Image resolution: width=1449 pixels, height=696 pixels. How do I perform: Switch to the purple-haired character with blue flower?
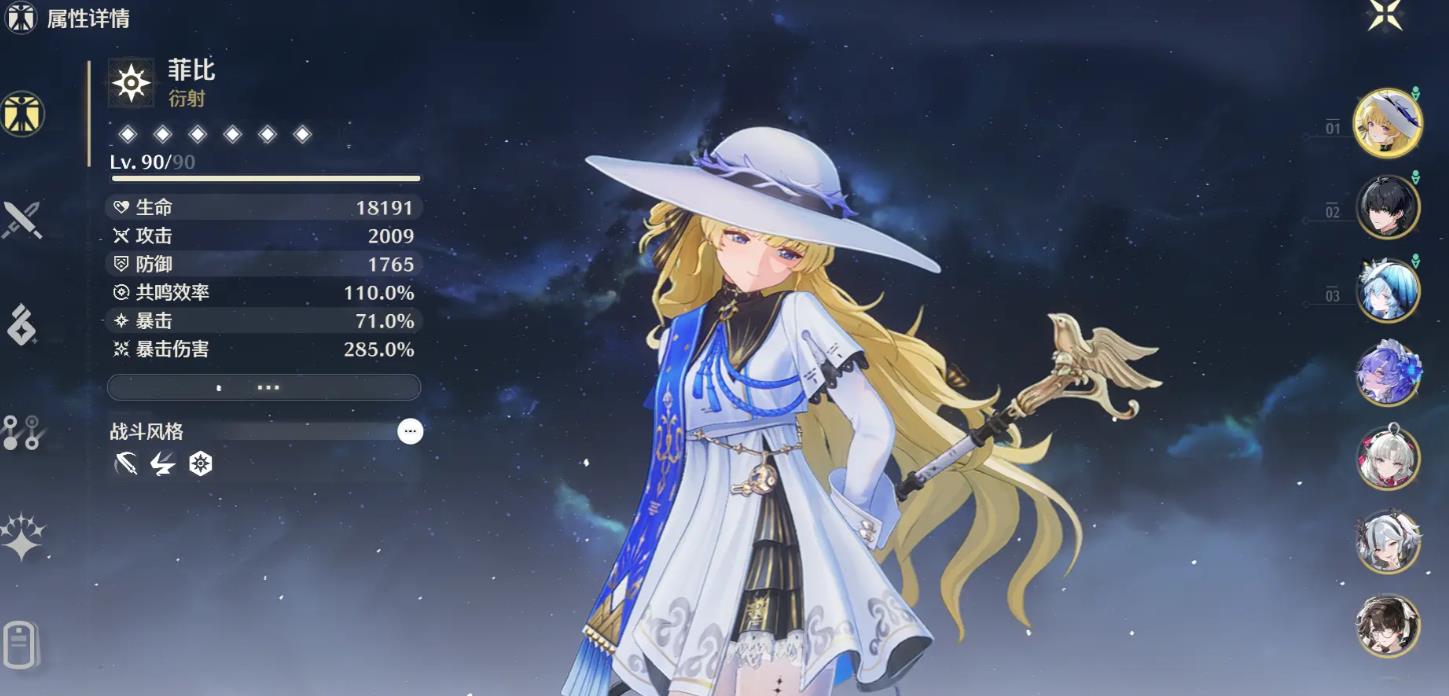[x=1387, y=373]
